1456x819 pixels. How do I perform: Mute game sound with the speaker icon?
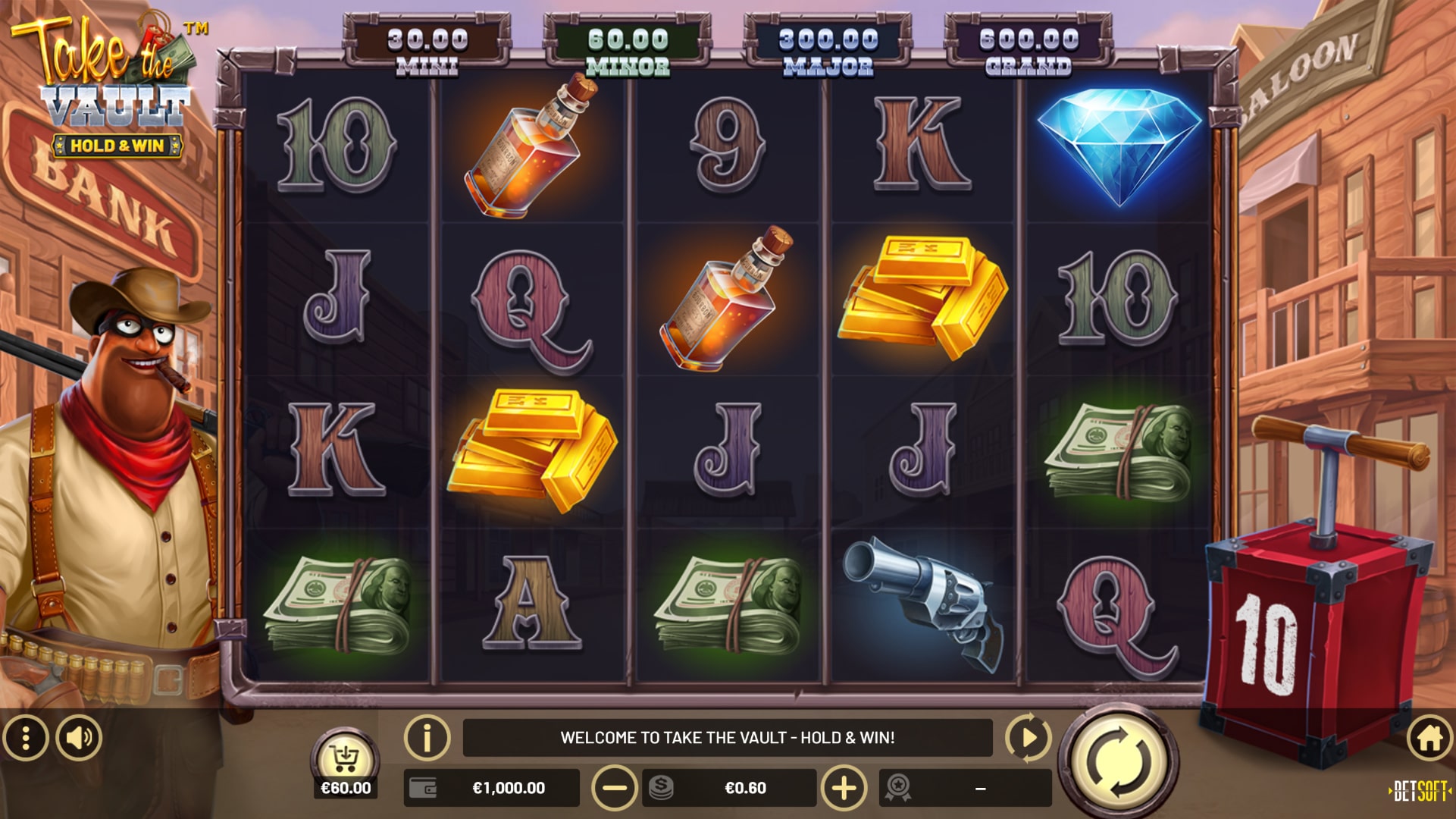(x=80, y=736)
